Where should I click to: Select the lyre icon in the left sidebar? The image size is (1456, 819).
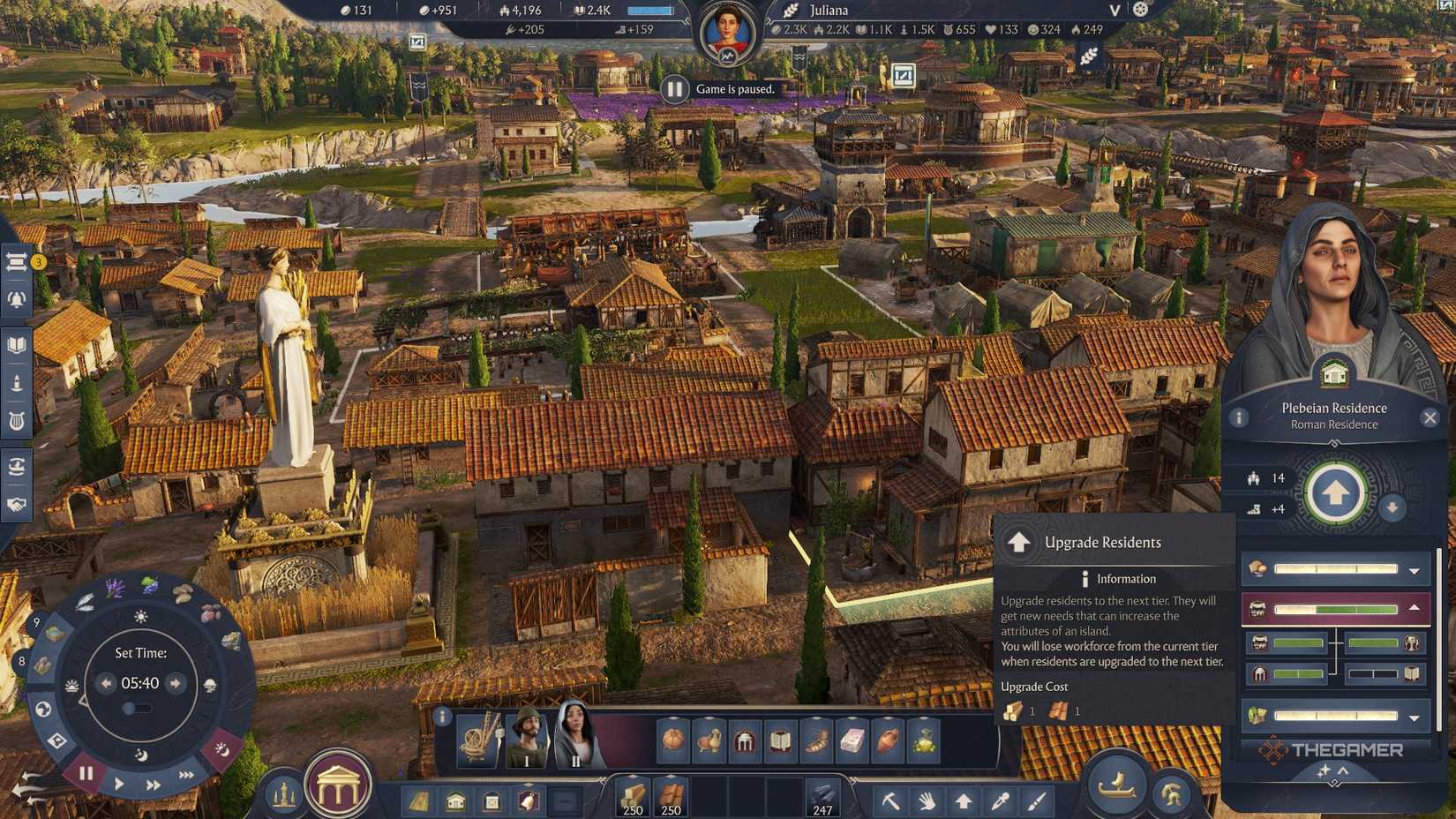[14, 420]
